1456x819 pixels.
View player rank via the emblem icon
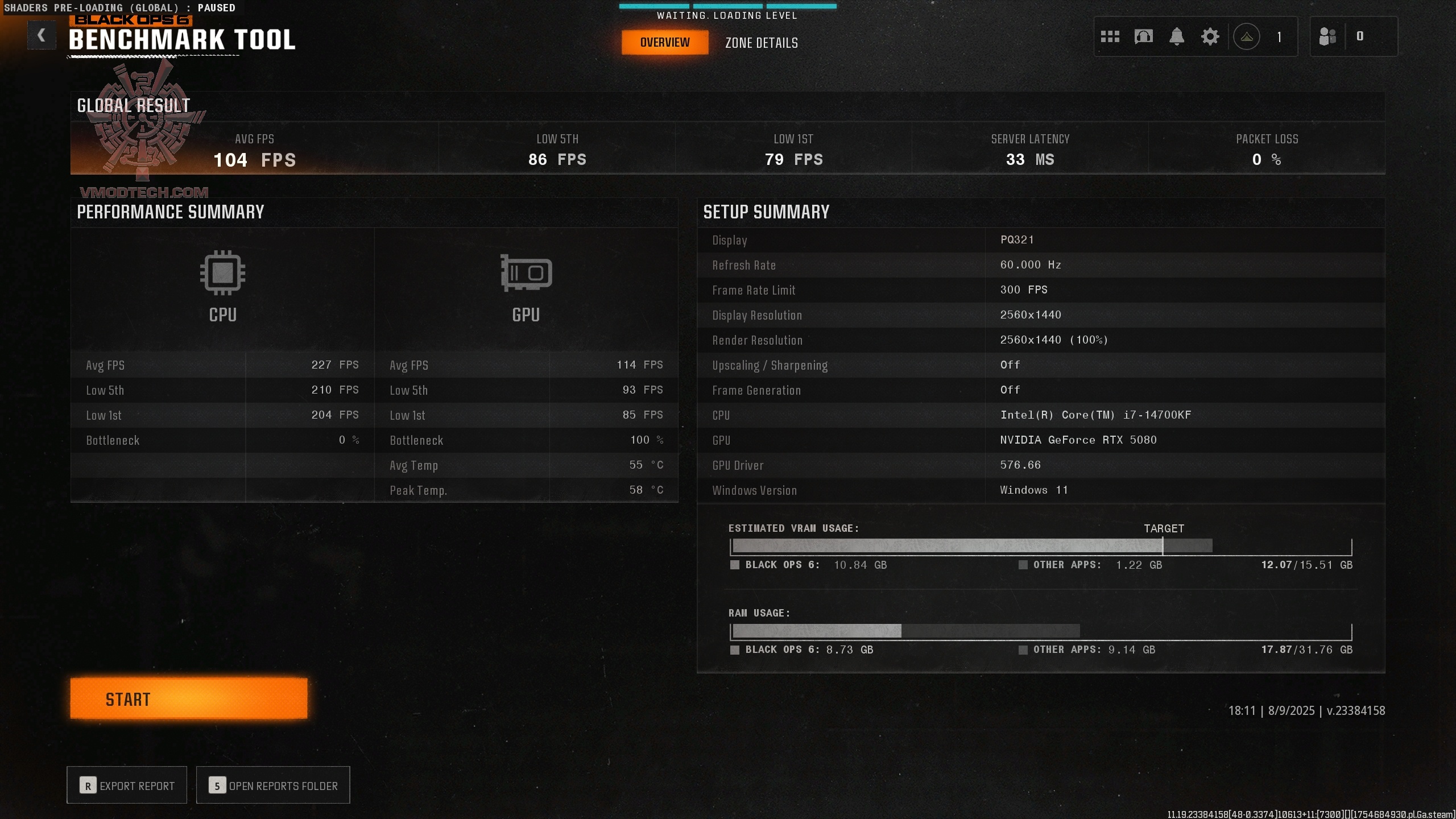pos(1246,36)
